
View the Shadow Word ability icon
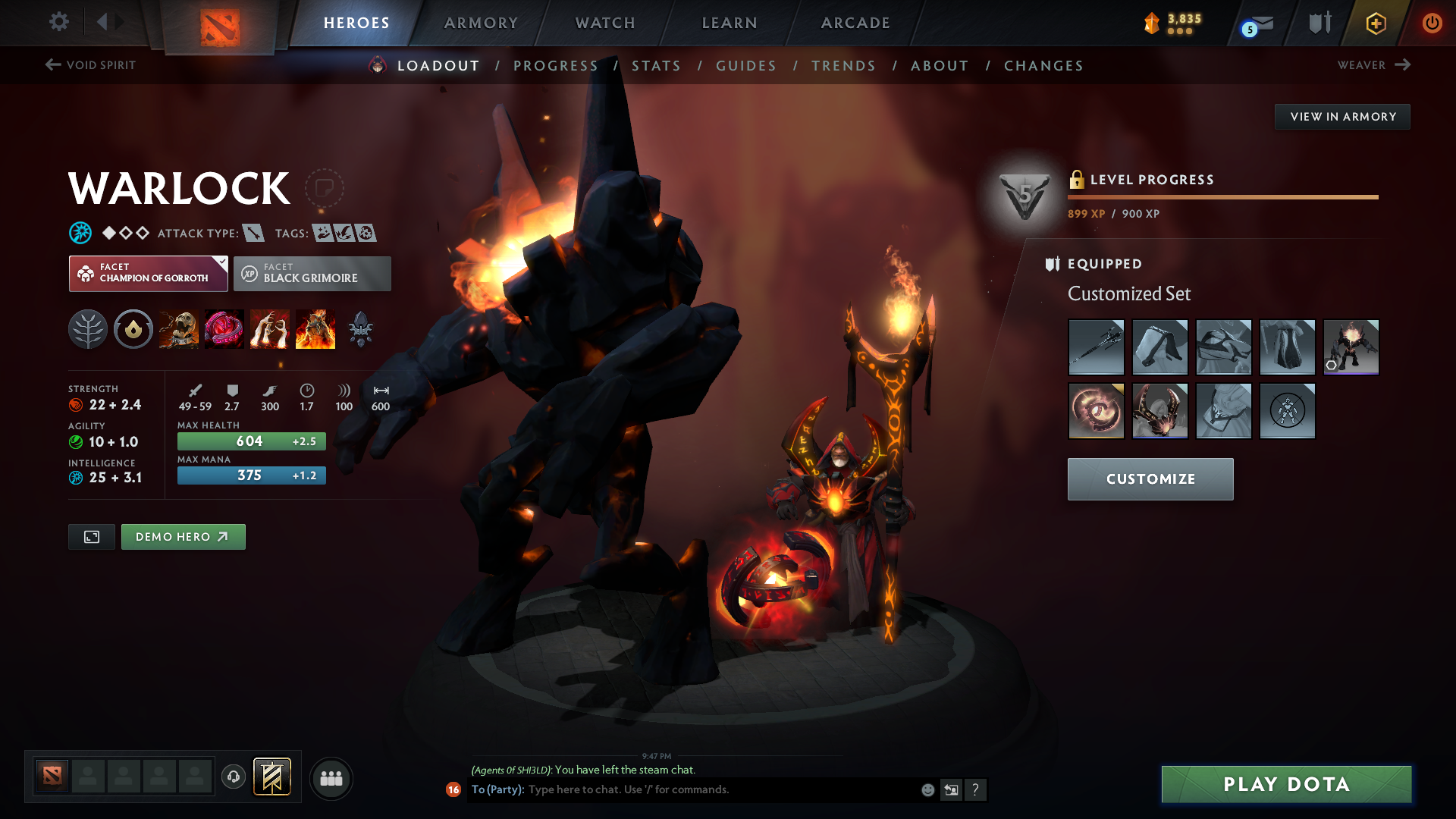[x=224, y=328]
